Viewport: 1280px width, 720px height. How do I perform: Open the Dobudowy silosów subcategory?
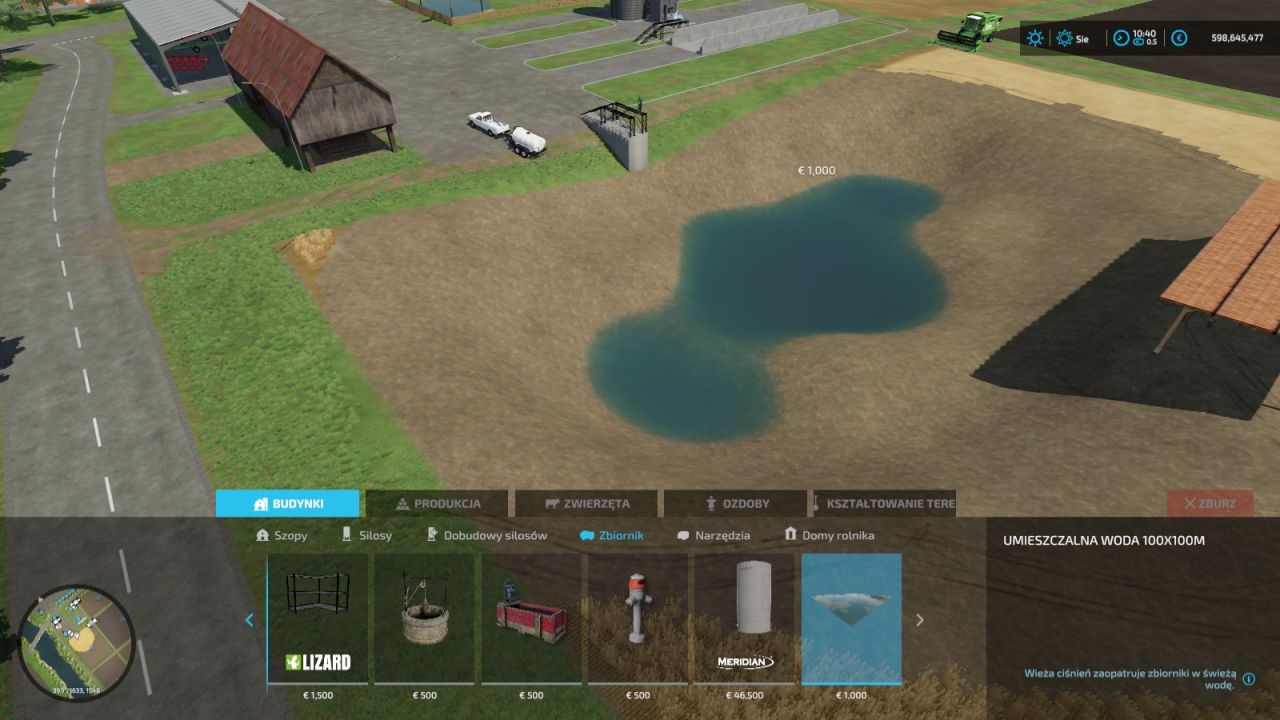point(487,535)
